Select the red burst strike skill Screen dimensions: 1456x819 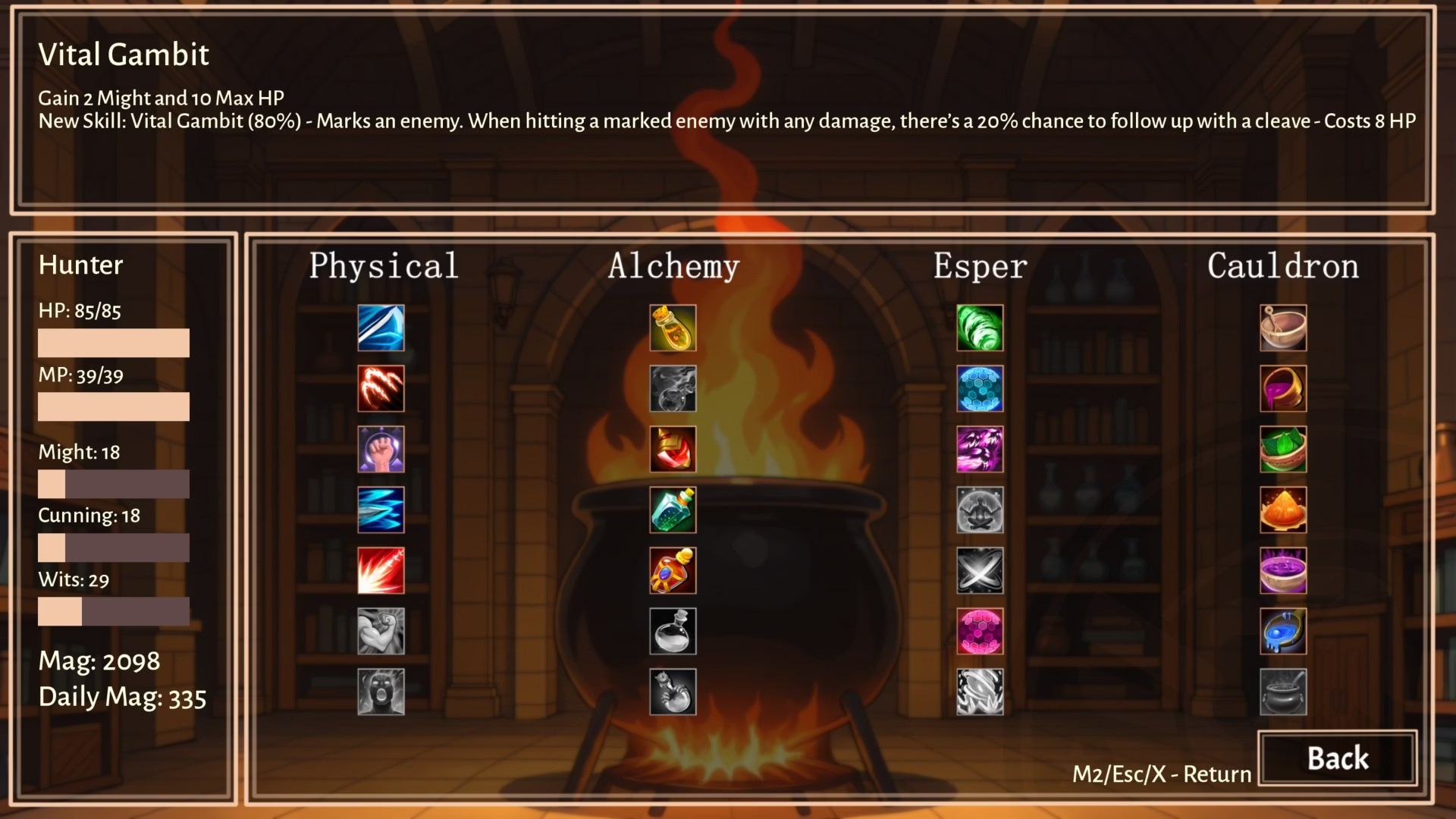click(x=381, y=570)
